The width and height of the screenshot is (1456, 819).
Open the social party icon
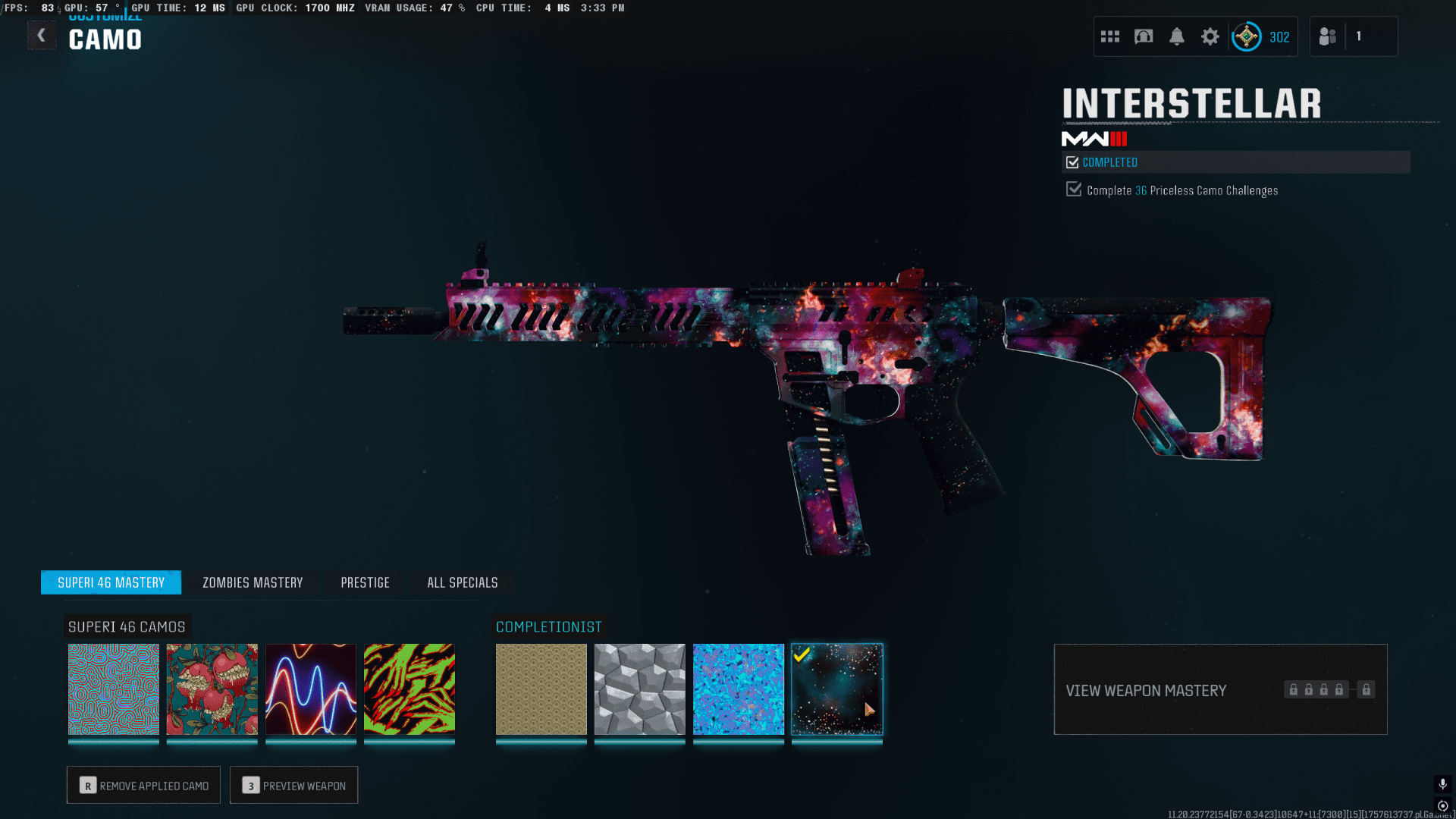[x=1328, y=36]
